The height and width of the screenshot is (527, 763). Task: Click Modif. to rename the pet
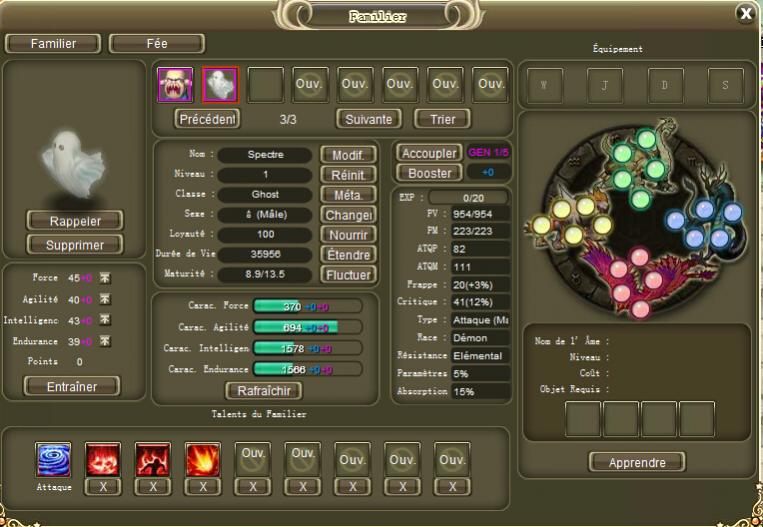[x=348, y=155]
